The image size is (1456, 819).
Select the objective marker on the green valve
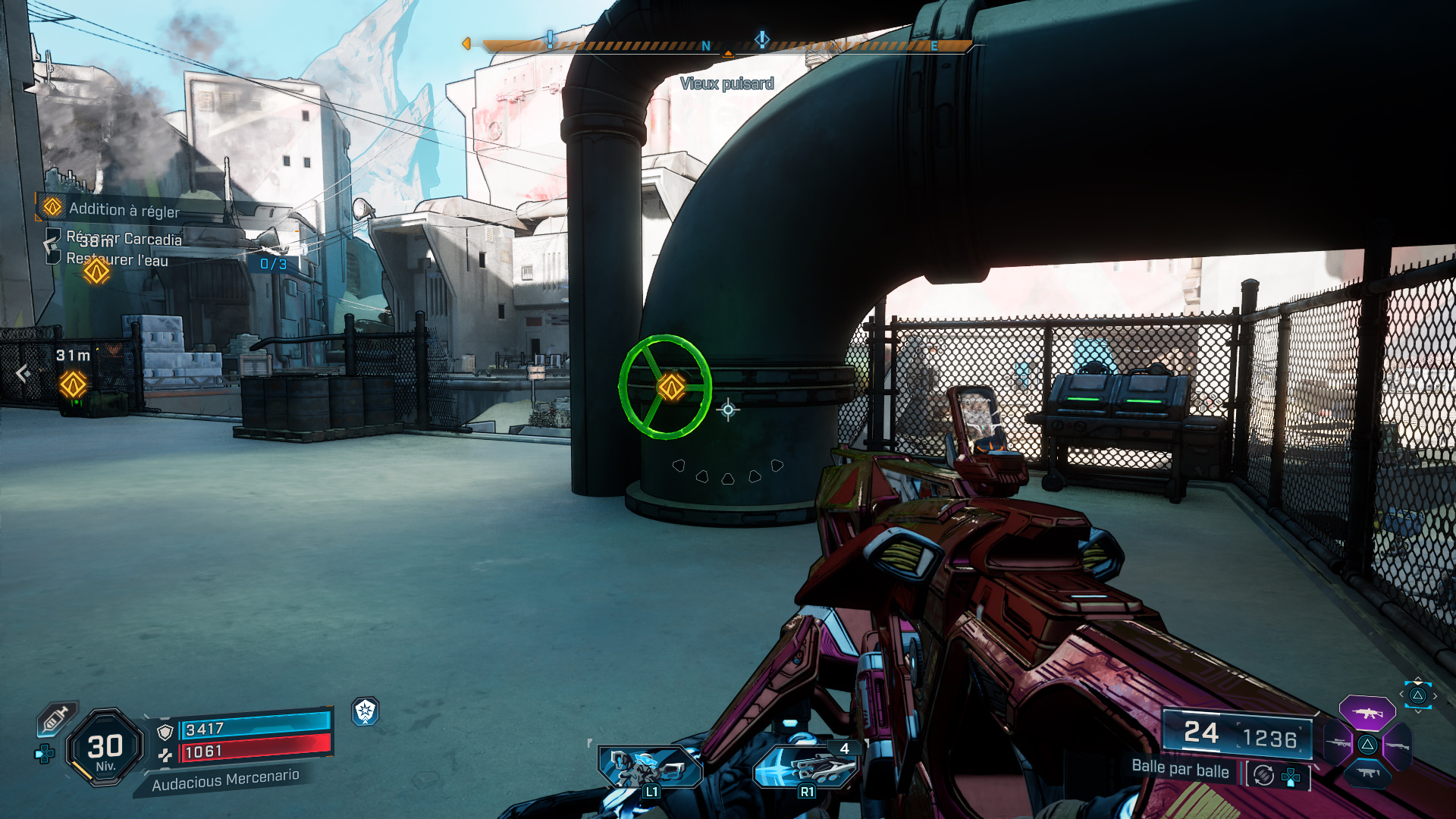(671, 387)
